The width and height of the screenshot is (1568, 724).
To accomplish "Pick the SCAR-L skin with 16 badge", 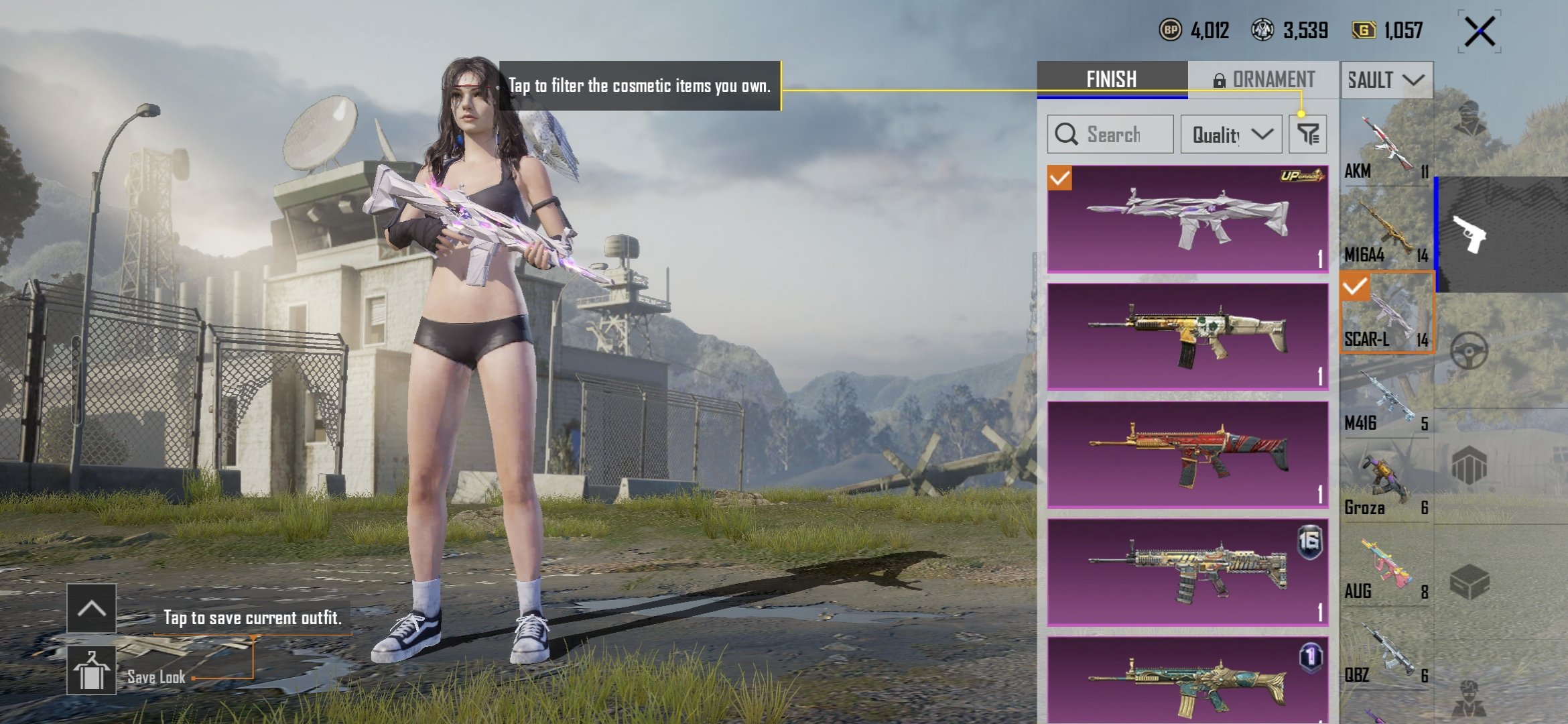I will 1187,572.
